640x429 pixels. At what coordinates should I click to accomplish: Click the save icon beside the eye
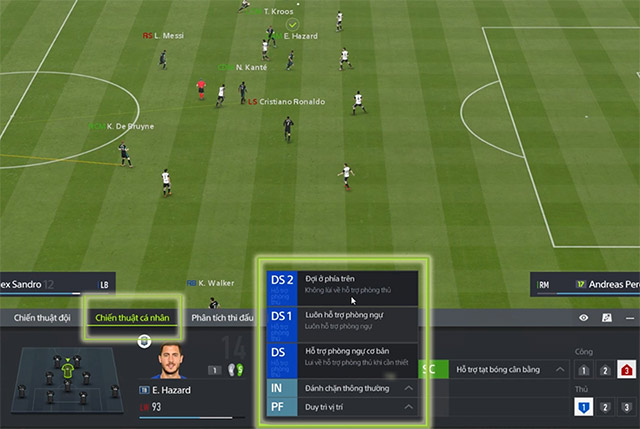(x=606, y=318)
